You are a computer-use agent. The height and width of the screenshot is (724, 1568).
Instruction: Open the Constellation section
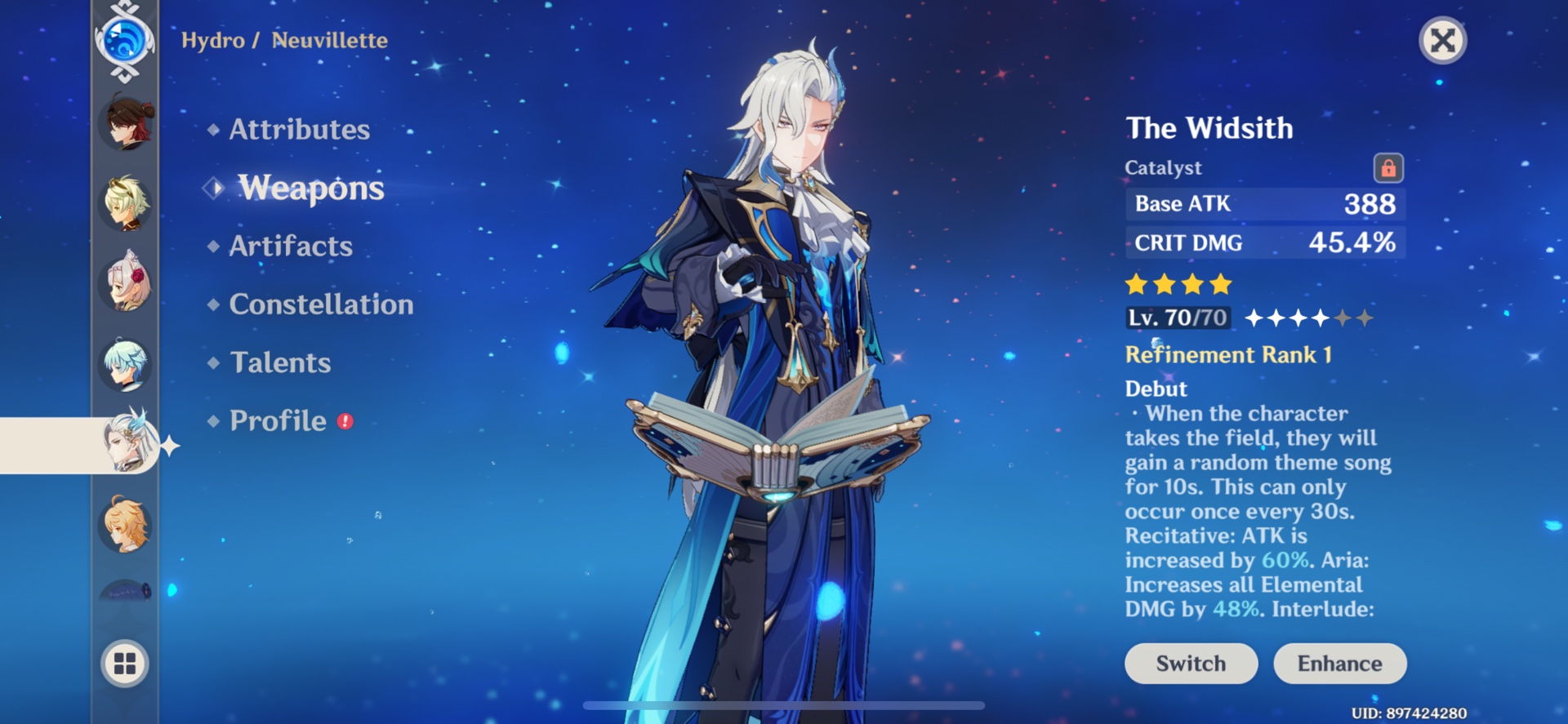[x=321, y=304]
